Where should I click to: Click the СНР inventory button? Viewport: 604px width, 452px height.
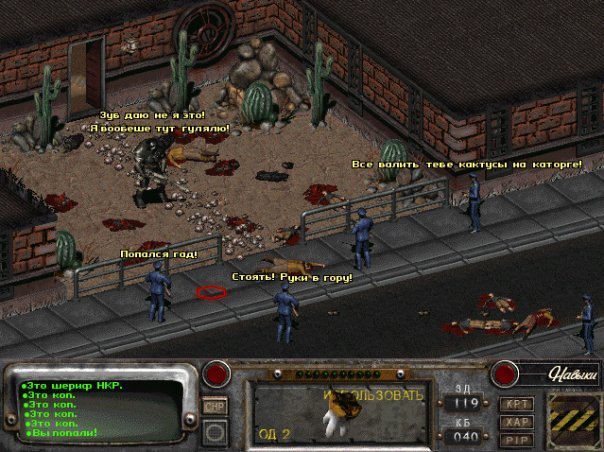point(214,406)
